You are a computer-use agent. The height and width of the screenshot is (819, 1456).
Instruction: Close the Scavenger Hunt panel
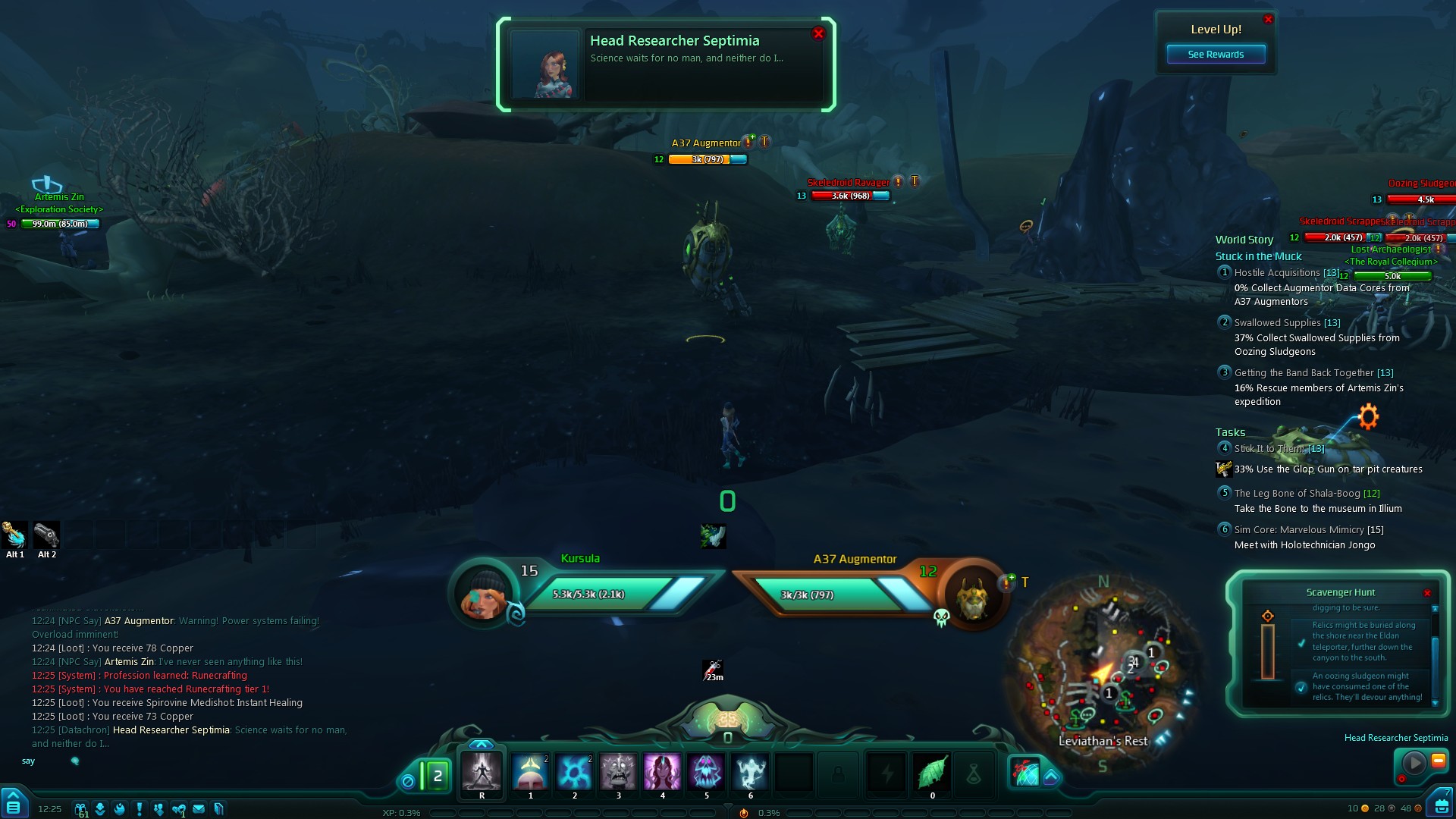tap(1427, 593)
